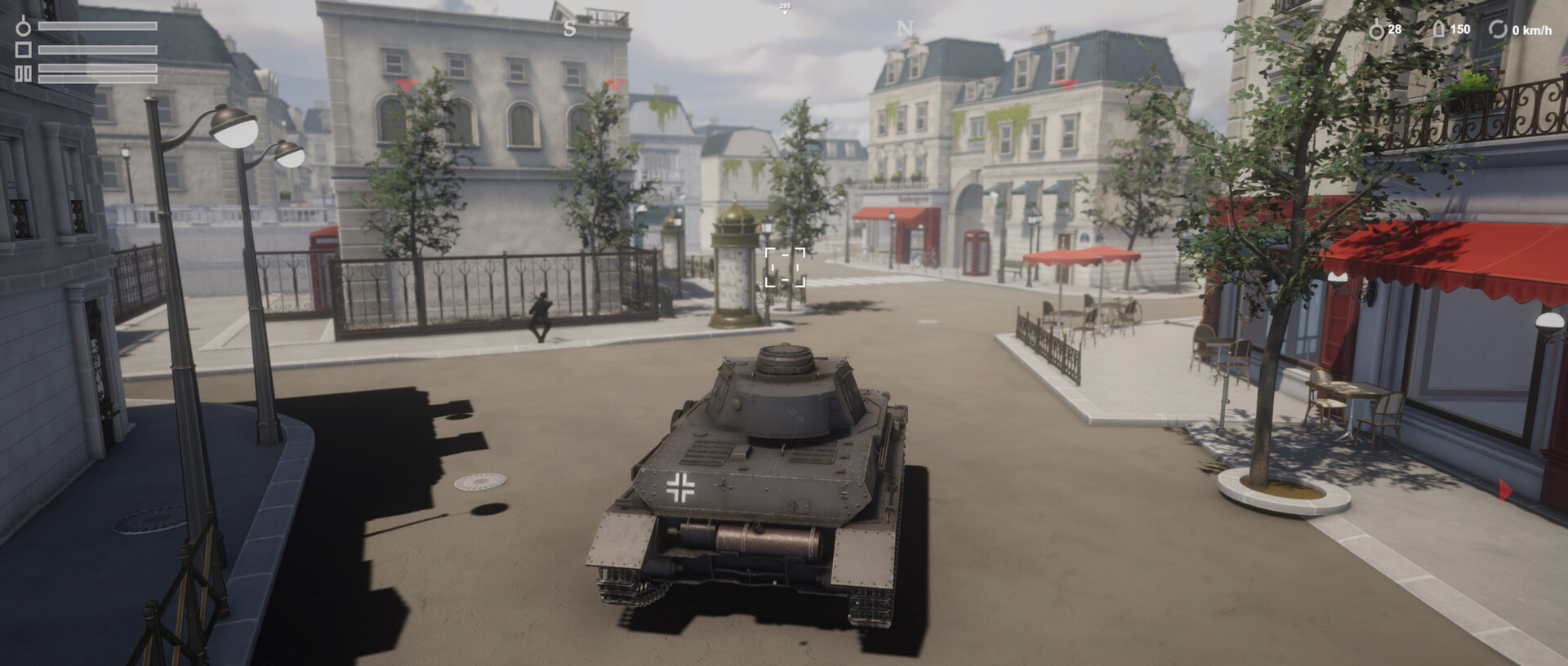Image resolution: width=1568 pixels, height=666 pixels.
Task: Expand the lower track status bars
Action: tap(98, 73)
